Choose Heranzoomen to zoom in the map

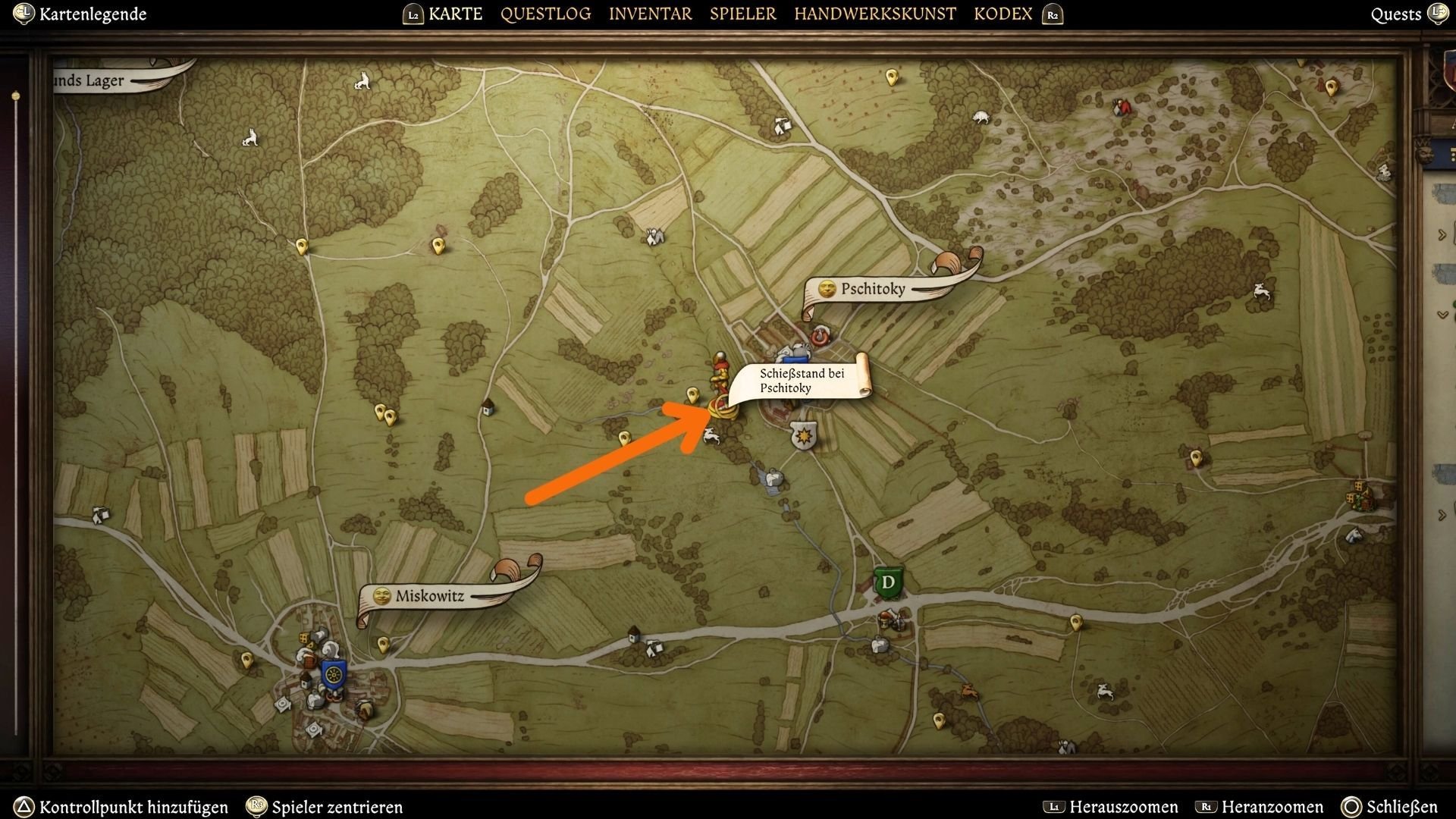pos(1272,807)
